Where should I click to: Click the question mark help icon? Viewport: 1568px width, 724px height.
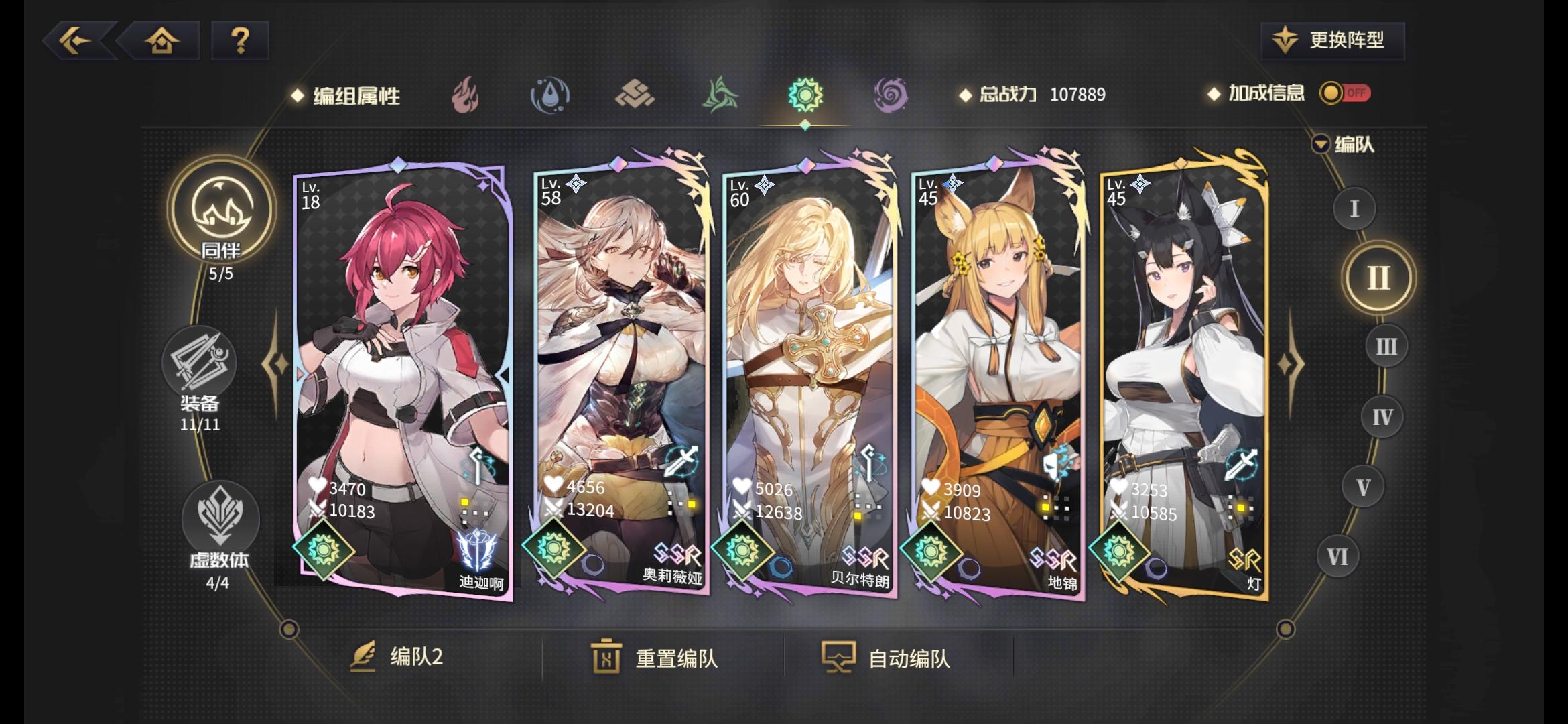[x=241, y=42]
